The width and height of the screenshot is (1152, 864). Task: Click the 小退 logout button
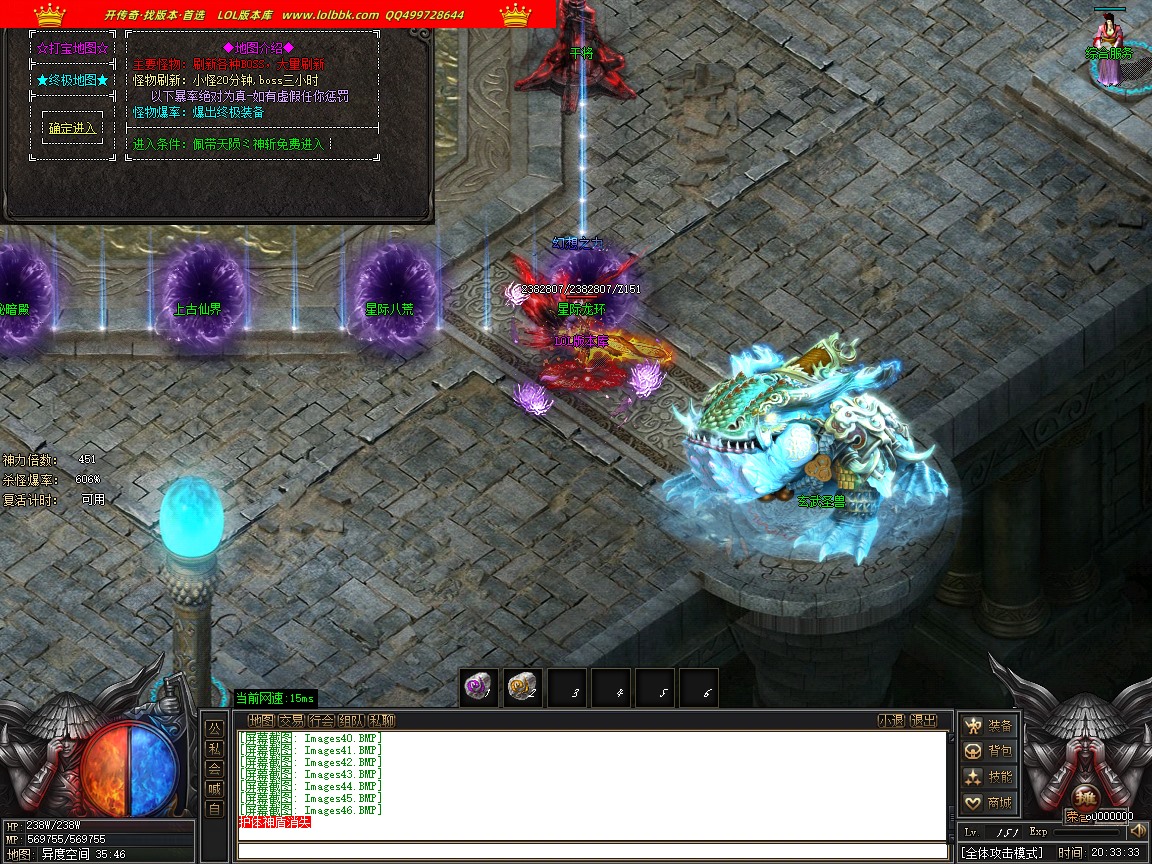coord(891,720)
